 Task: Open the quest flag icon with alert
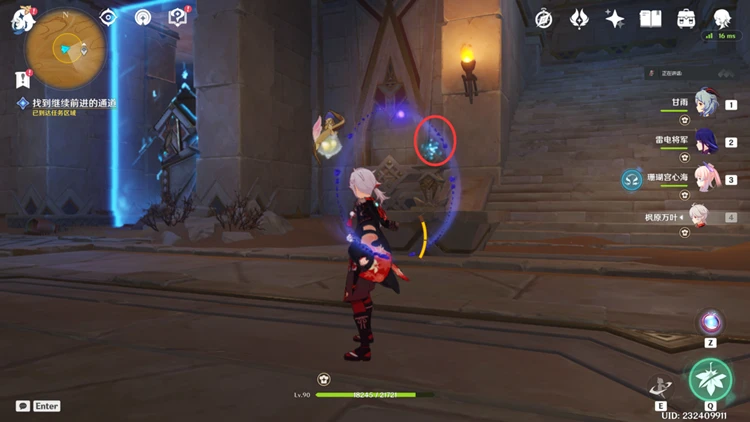point(22,79)
